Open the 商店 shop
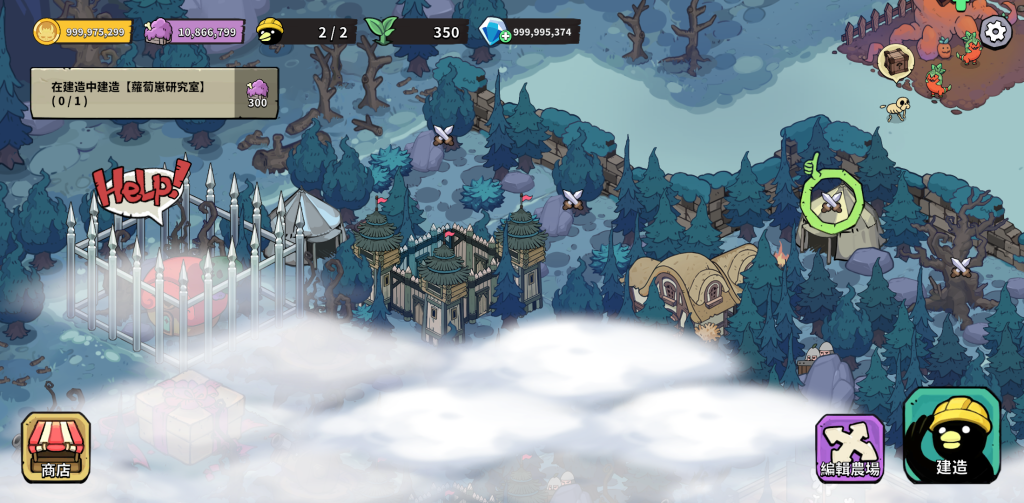 coord(56,447)
